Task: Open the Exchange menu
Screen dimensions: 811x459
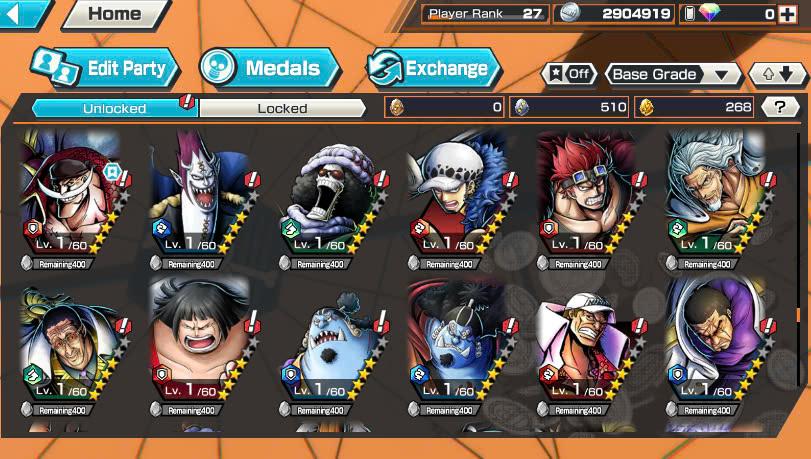Action: click(433, 68)
